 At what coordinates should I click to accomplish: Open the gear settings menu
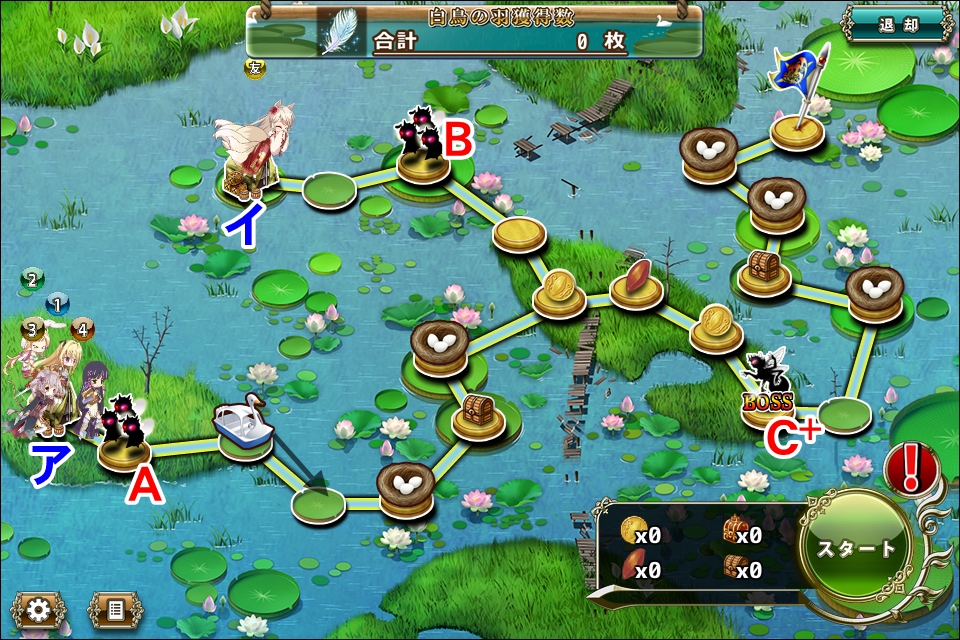39,608
